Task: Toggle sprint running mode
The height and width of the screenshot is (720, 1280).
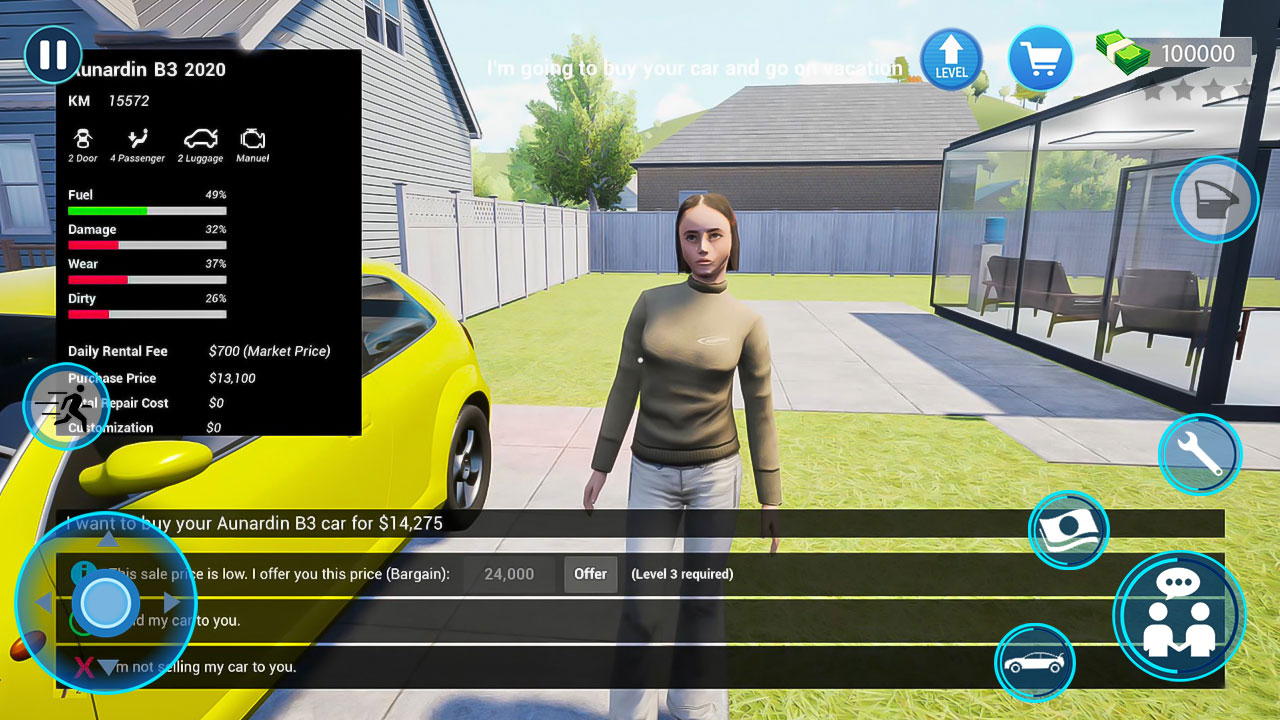Action: point(65,406)
